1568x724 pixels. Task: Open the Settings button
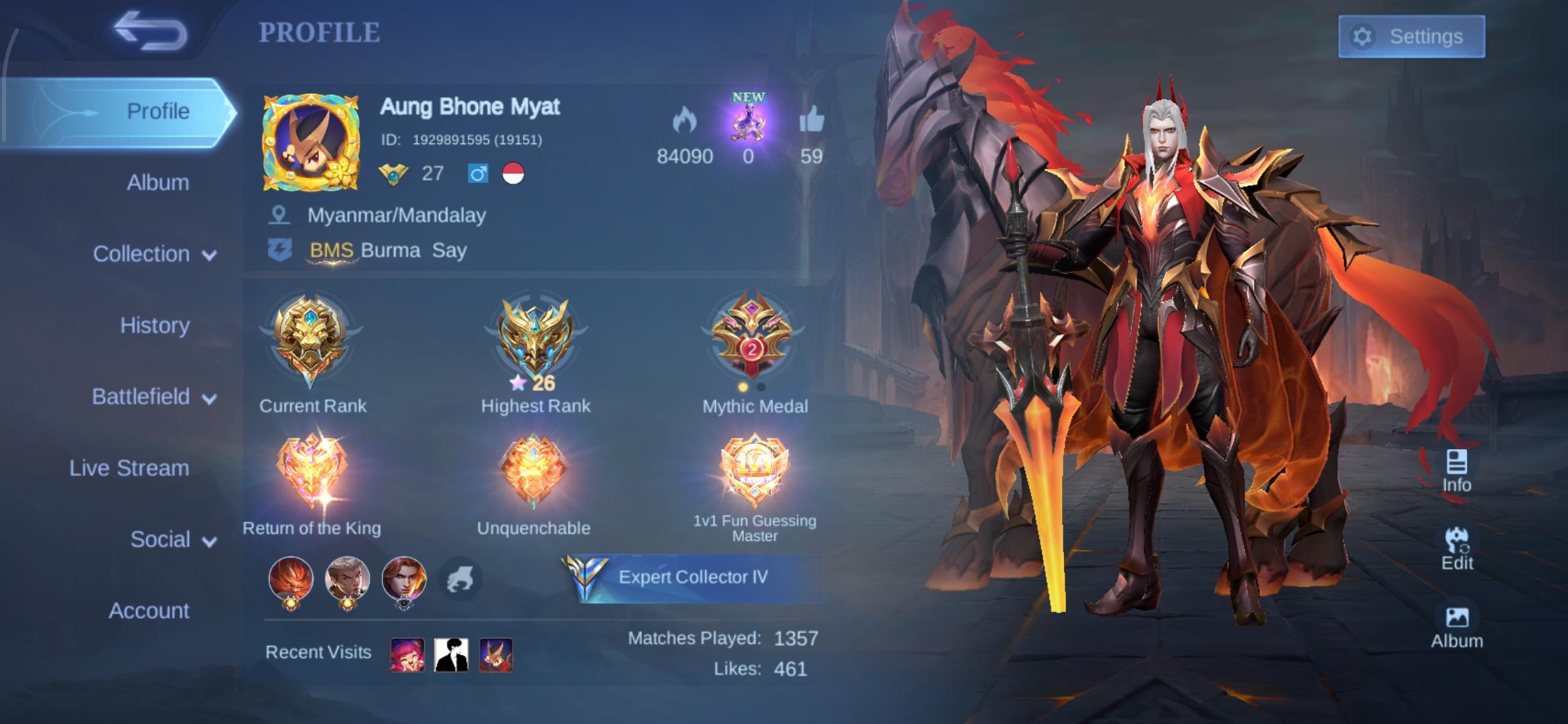pyautogui.click(x=1412, y=37)
